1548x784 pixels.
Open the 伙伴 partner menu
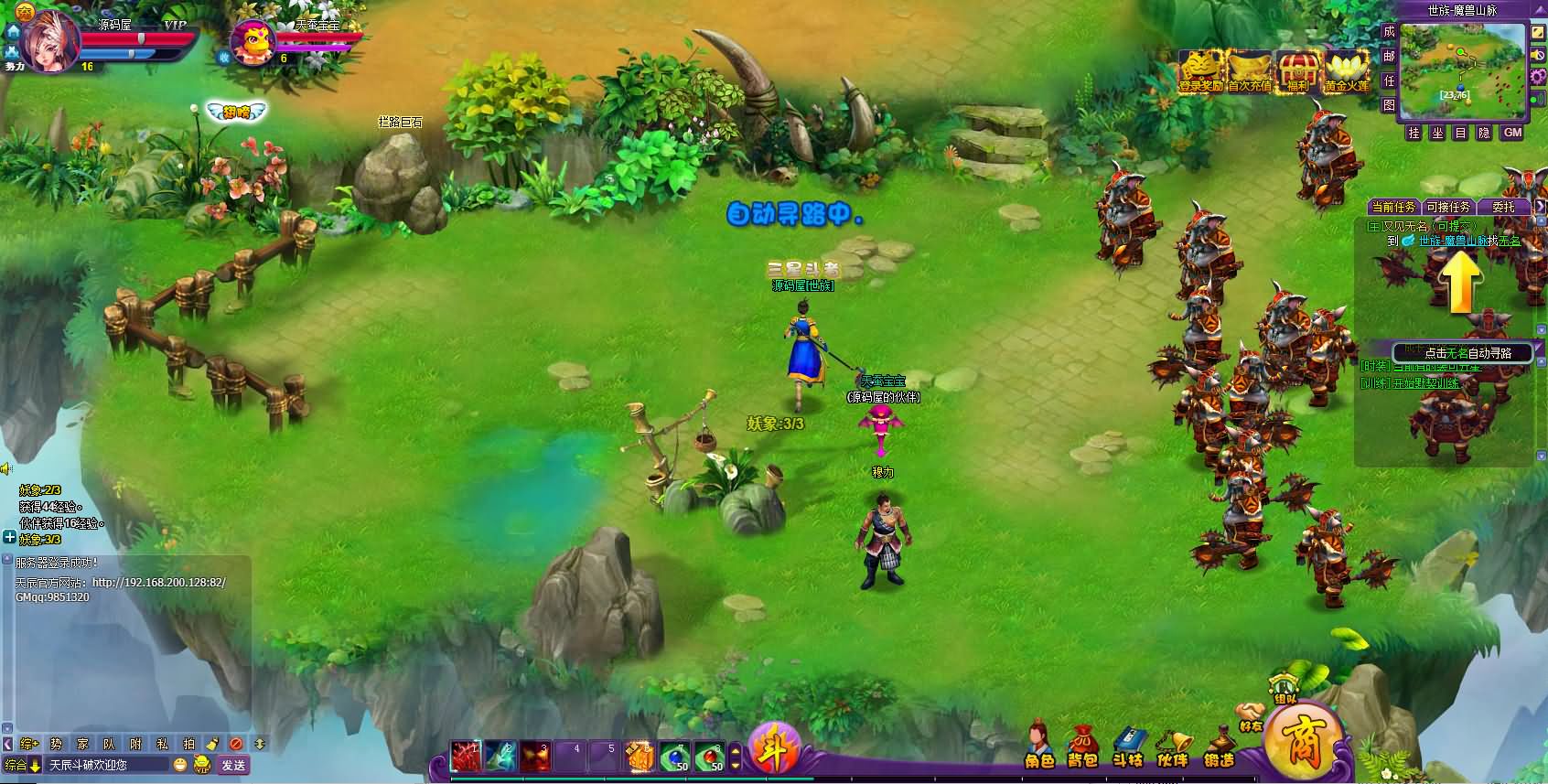[x=1172, y=746]
